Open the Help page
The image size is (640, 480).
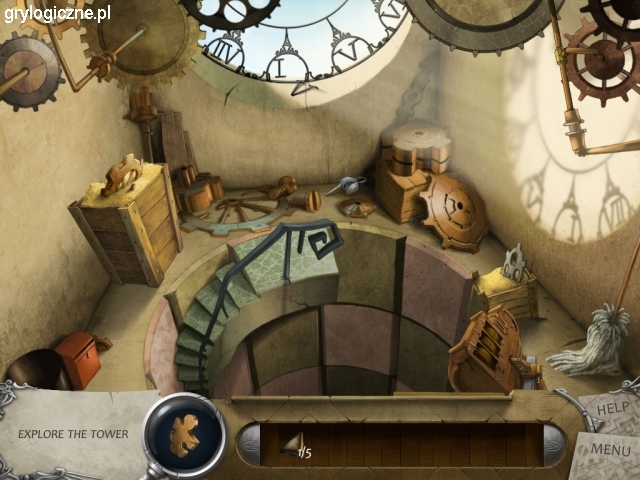click(608, 408)
